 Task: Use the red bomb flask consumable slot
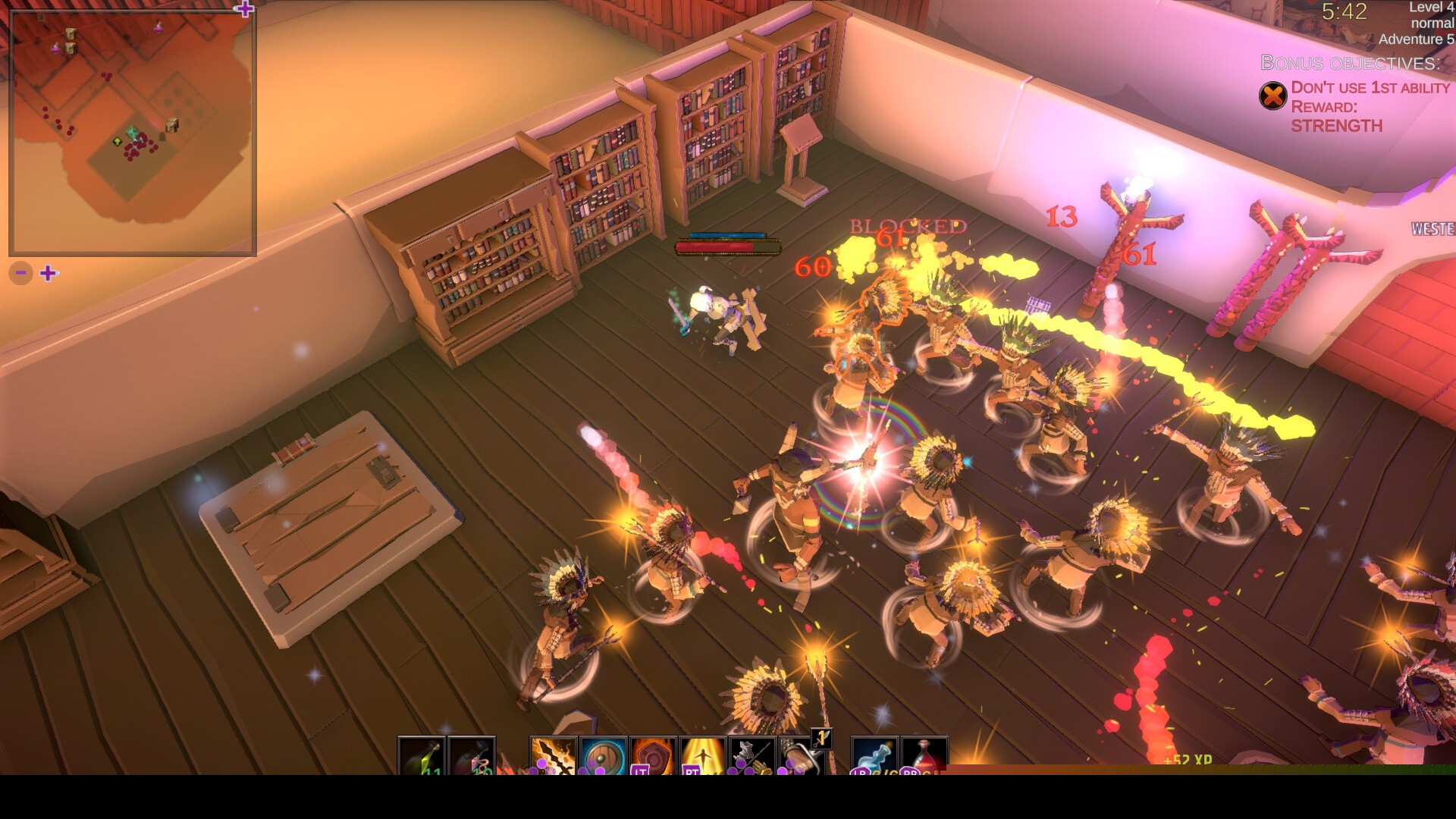(472, 756)
